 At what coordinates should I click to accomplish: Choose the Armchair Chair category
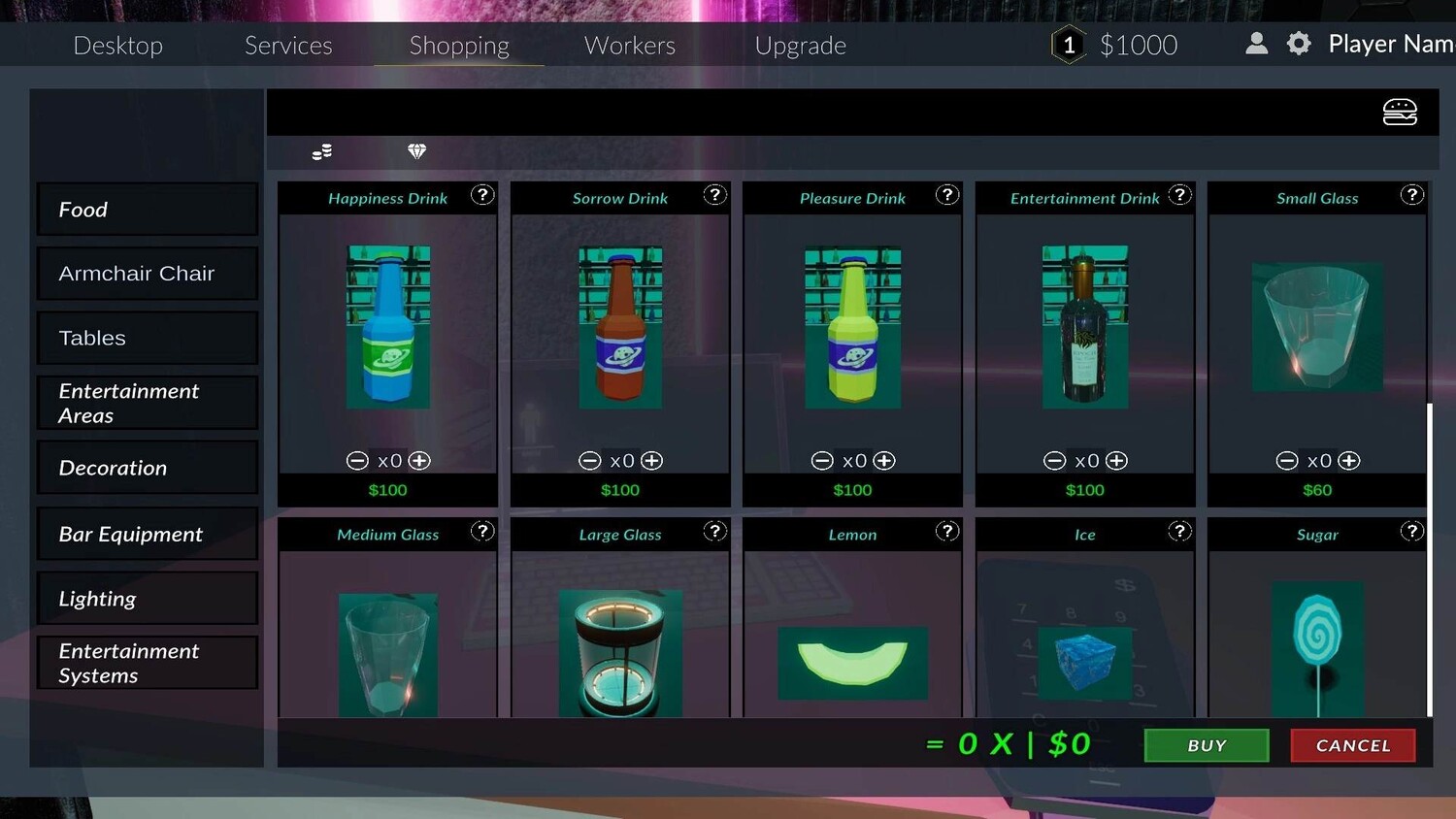(x=147, y=274)
